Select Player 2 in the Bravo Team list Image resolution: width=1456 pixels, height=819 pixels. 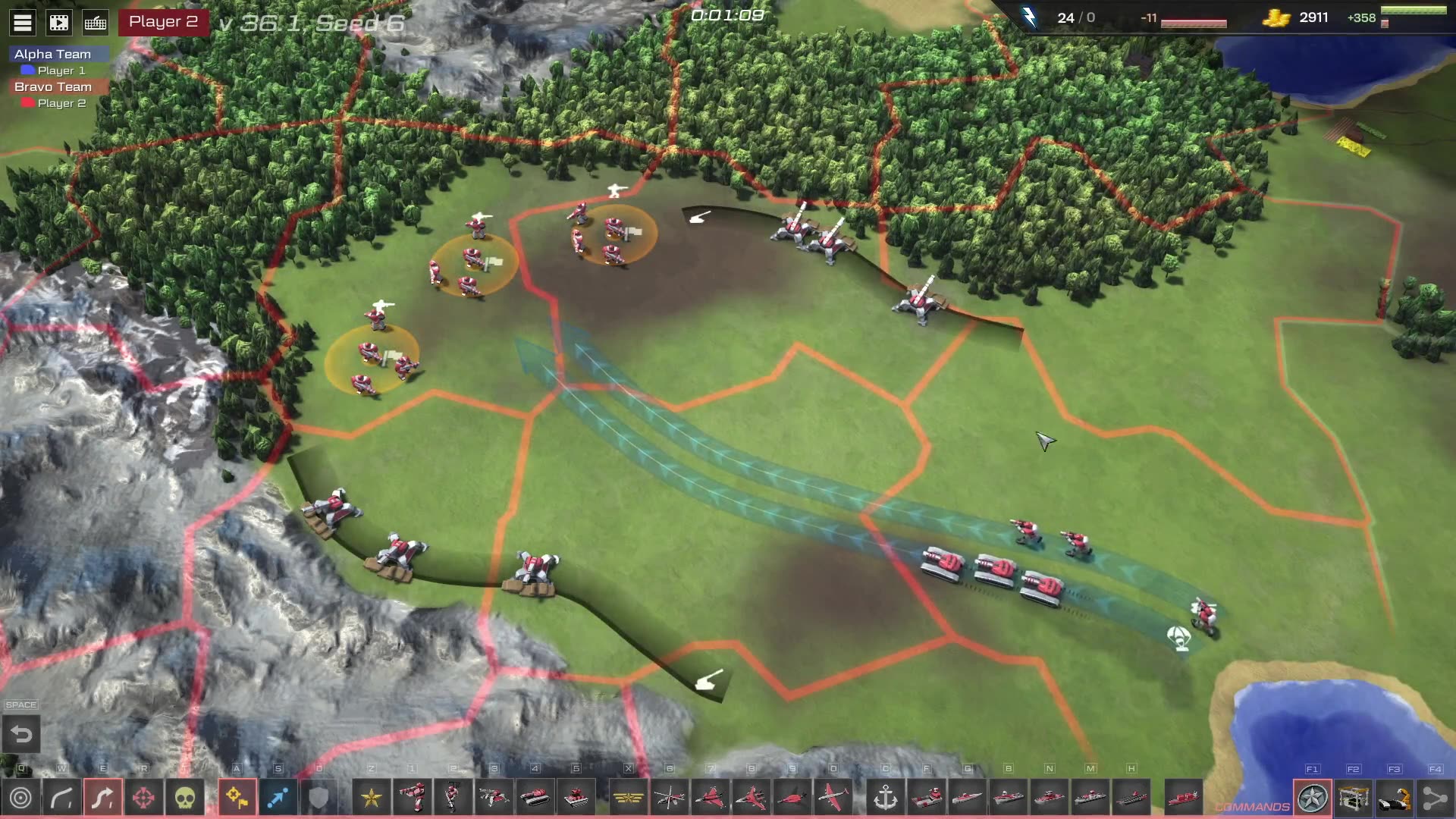pos(61,103)
